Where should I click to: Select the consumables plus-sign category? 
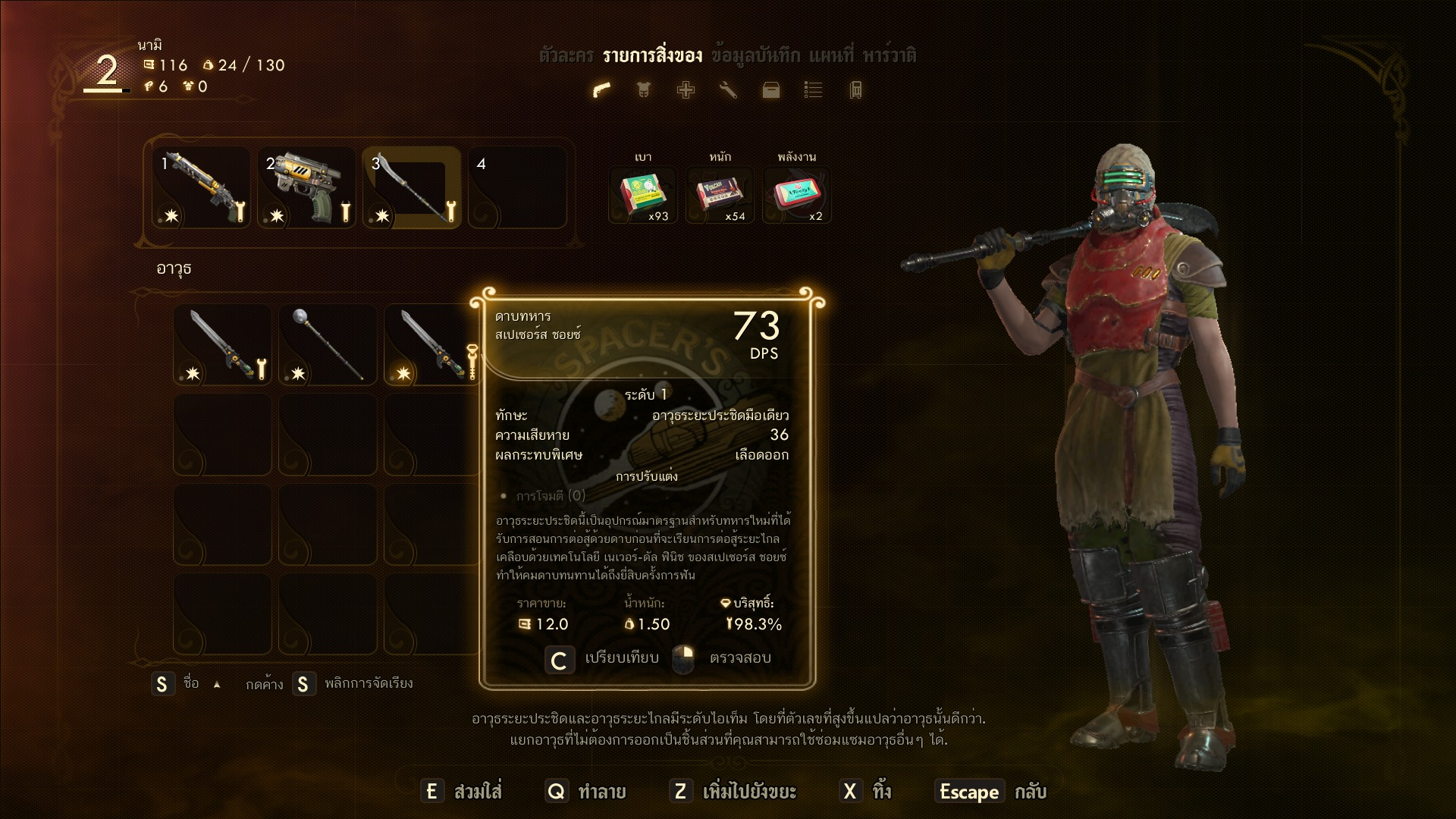(686, 90)
